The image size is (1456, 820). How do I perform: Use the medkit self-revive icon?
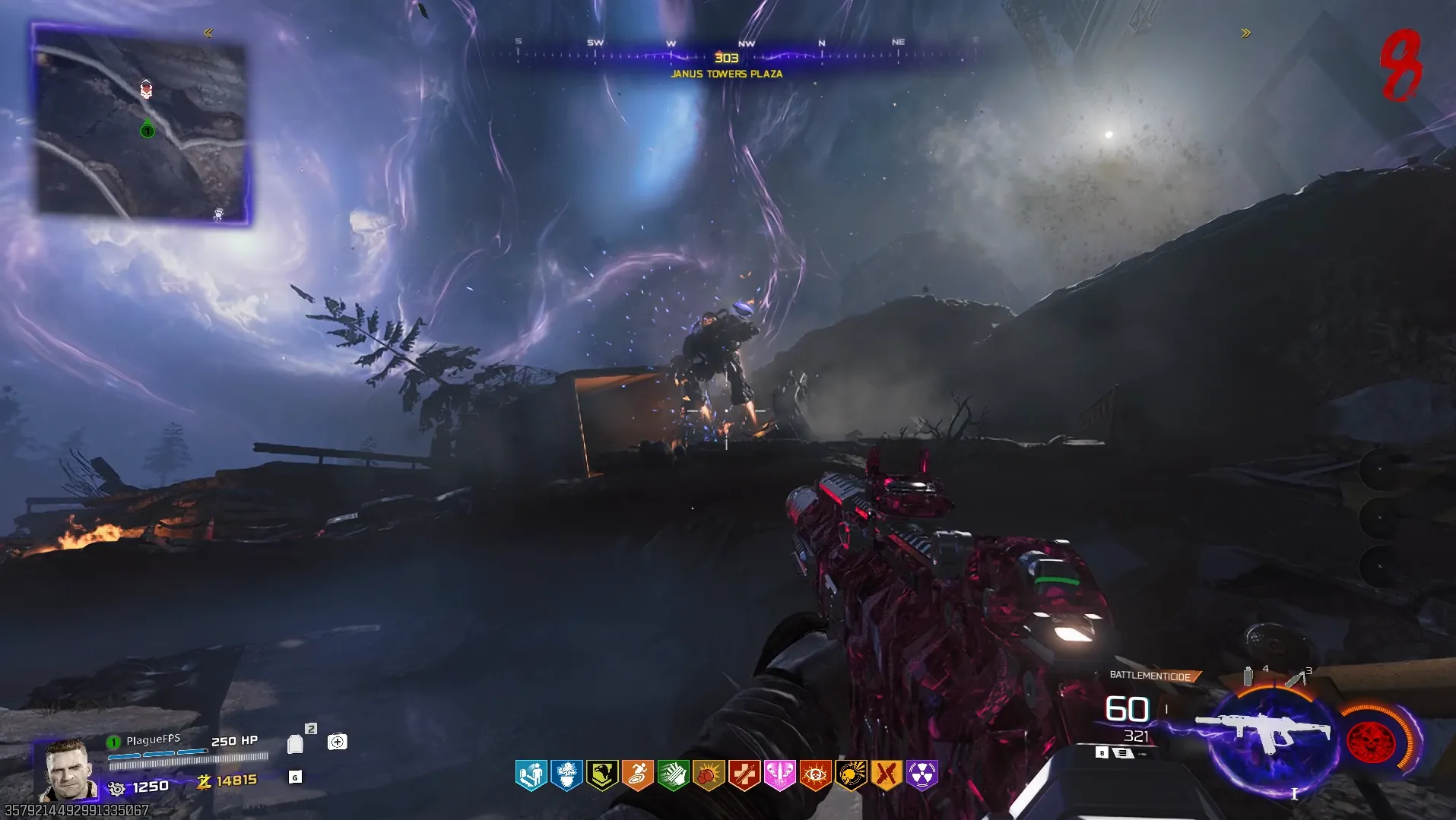coord(337,742)
